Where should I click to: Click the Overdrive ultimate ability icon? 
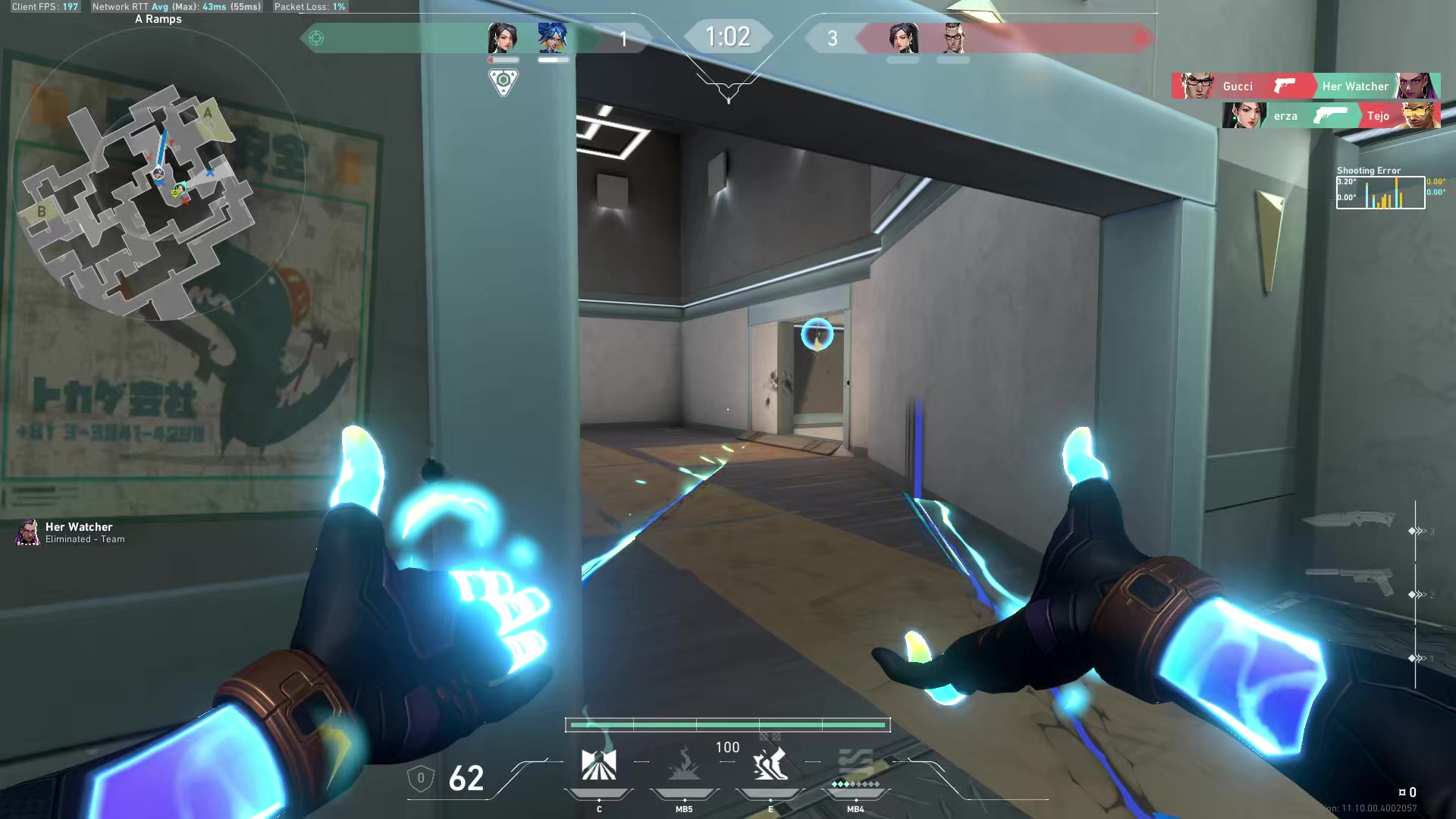(x=855, y=764)
